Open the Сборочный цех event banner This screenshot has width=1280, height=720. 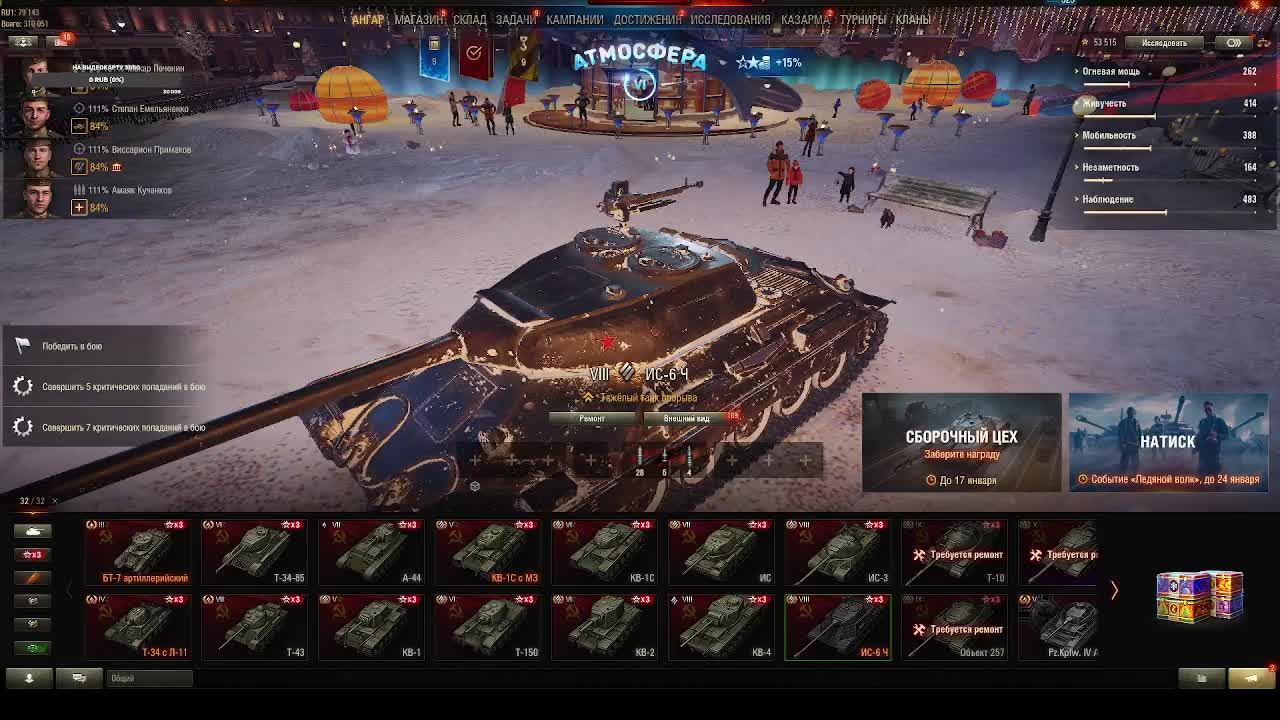pos(961,443)
